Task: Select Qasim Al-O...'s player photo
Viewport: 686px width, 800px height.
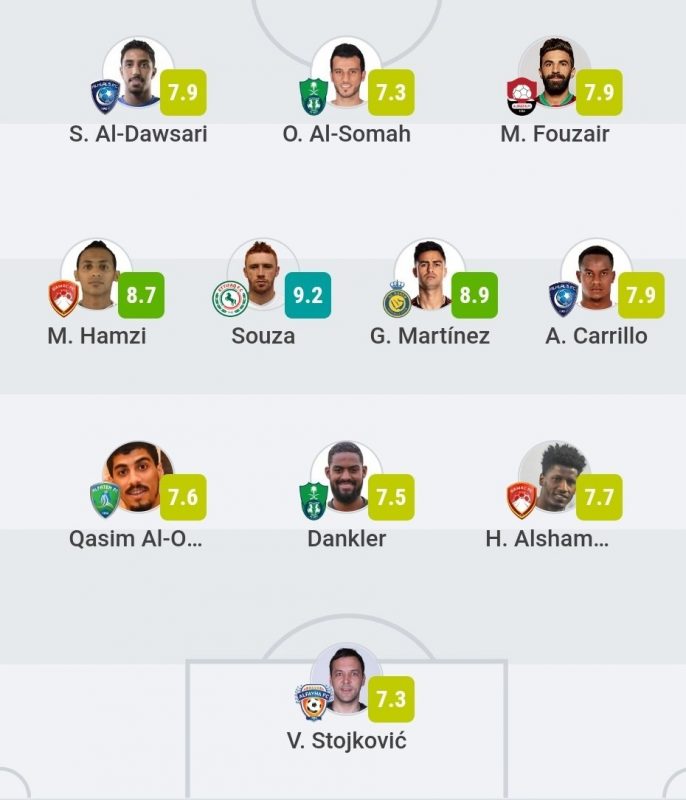Action: [x=138, y=478]
